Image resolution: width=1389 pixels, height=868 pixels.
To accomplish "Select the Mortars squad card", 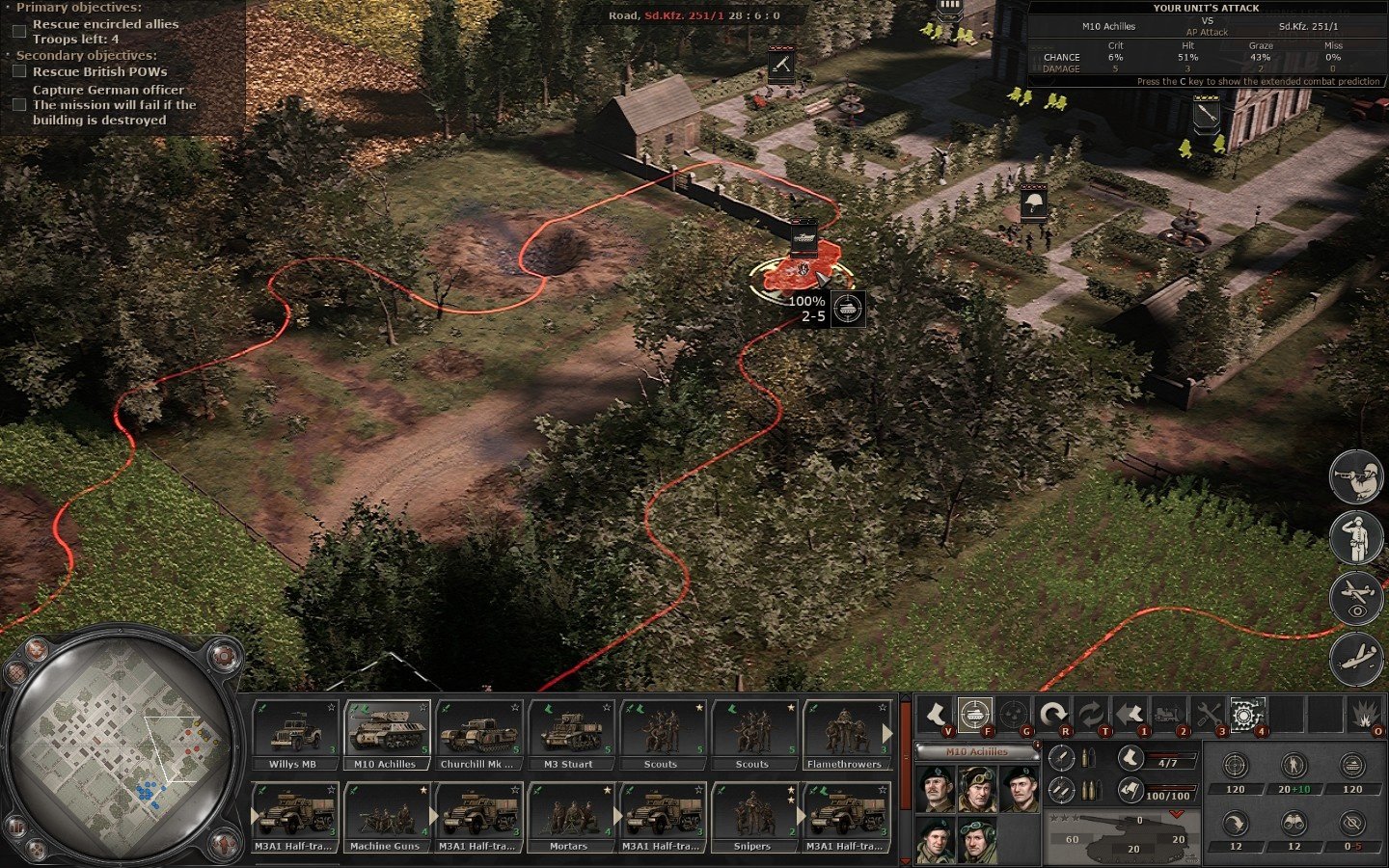I will tap(569, 817).
